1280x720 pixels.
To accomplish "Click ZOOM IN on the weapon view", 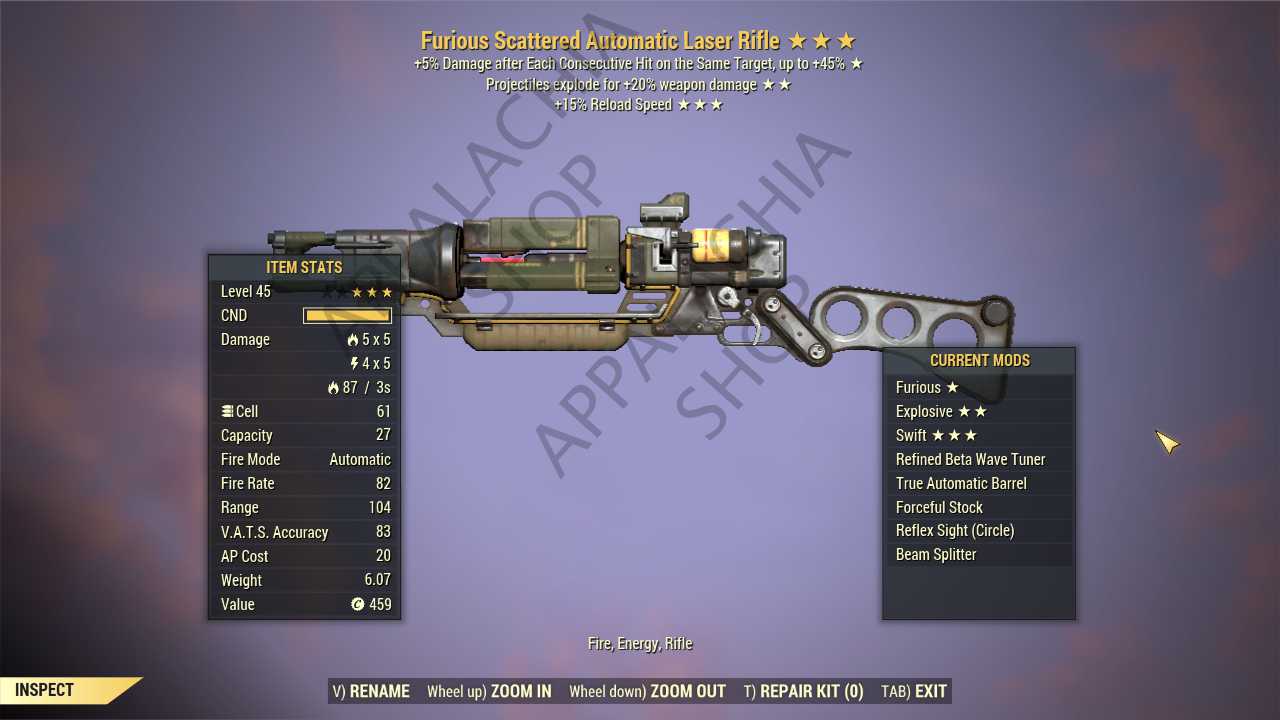I will [x=489, y=691].
